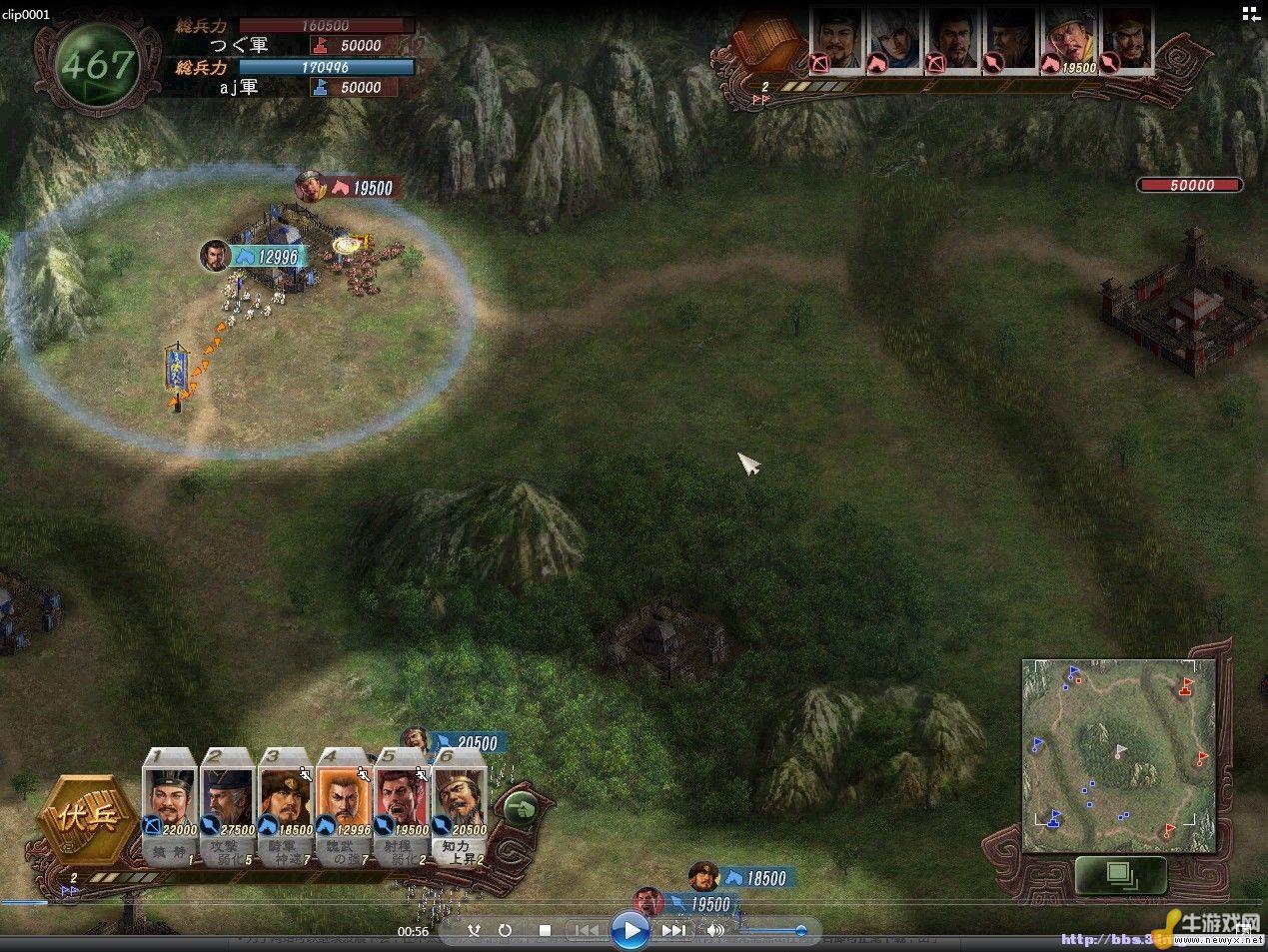Select the 12996 unit marker on the battlefield
Image resolution: width=1268 pixels, height=952 pixels.
[x=252, y=256]
